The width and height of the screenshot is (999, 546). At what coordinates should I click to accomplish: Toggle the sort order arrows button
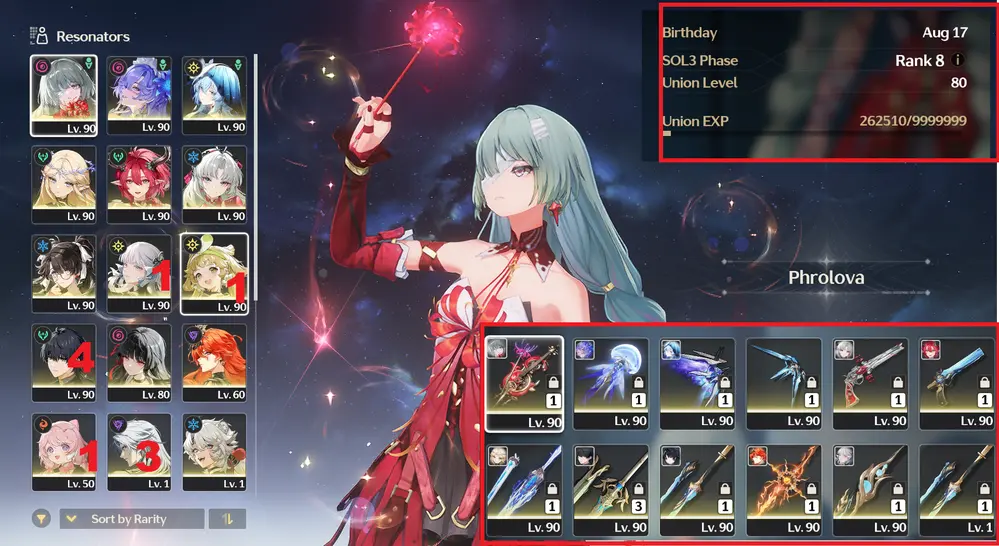point(226,519)
